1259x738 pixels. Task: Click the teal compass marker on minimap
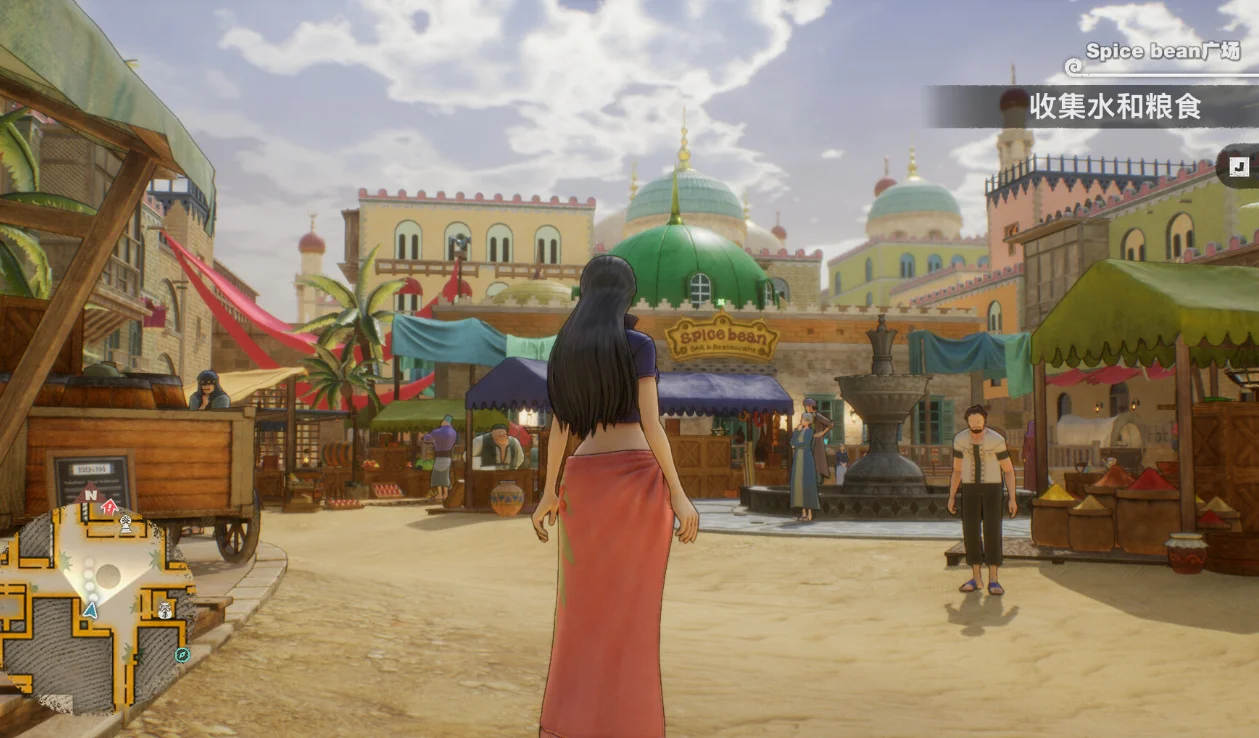(x=182, y=655)
